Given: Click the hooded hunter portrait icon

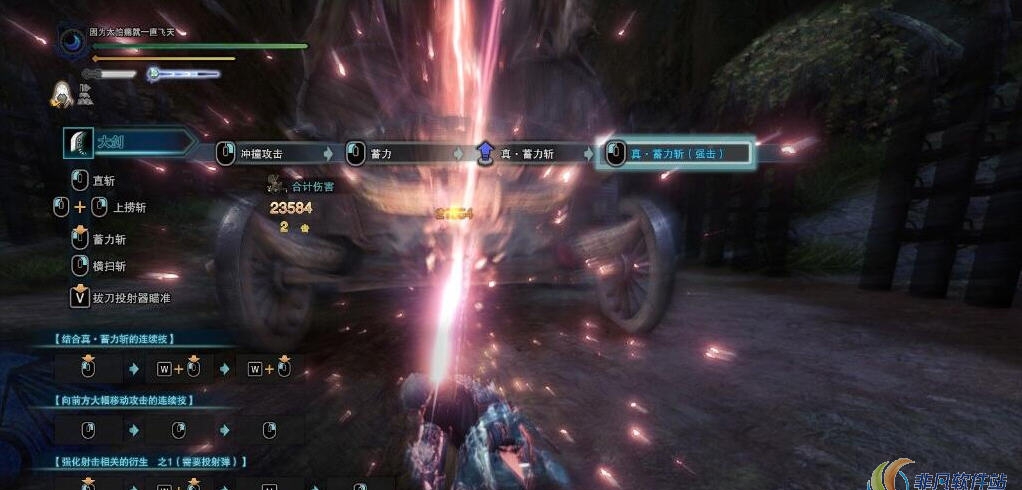Looking at the screenshot, I should pyautogui.click(x=63, y=93).
